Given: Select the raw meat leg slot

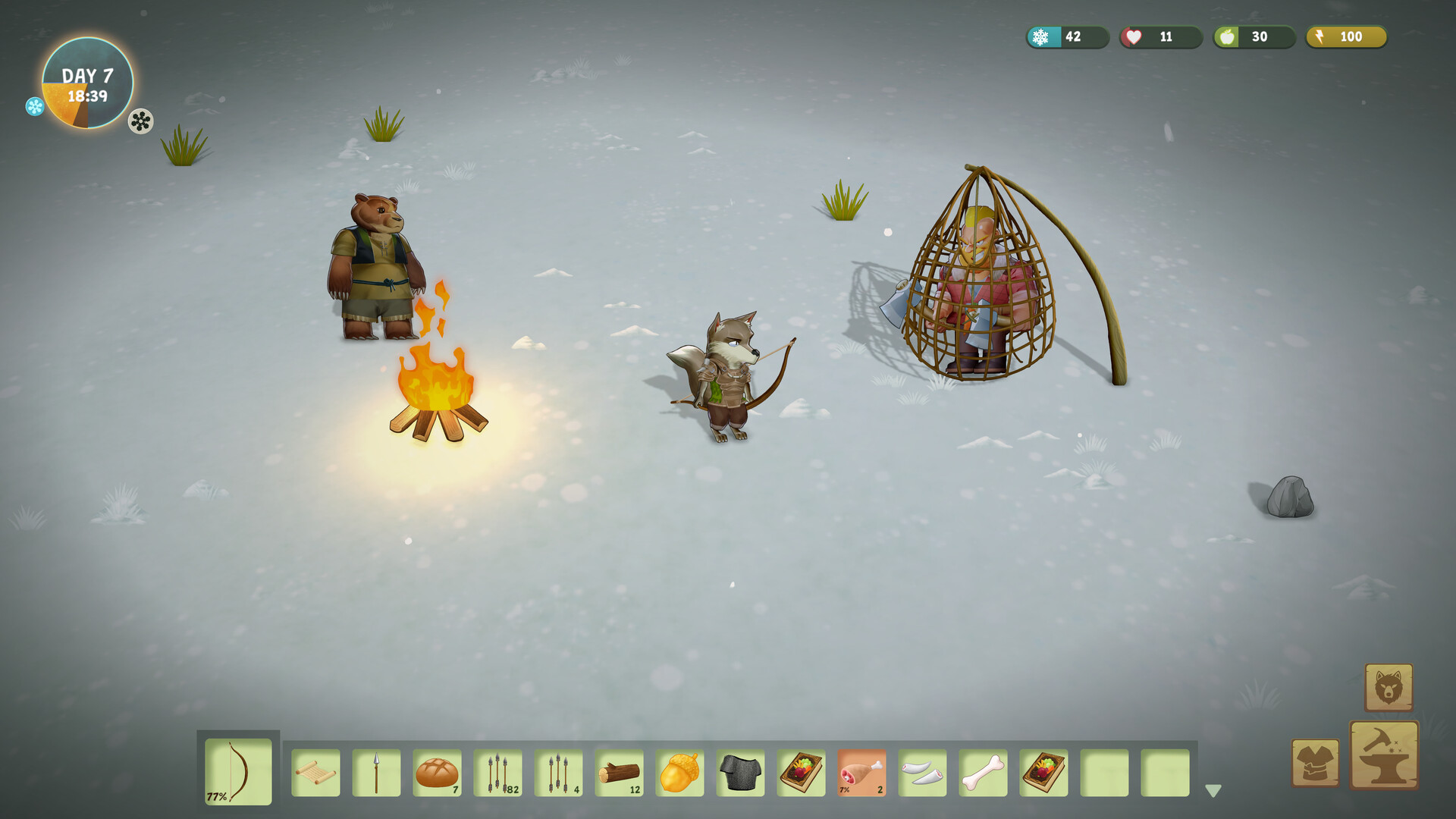Looking at the screenshot, I should [x=861, y=773].
